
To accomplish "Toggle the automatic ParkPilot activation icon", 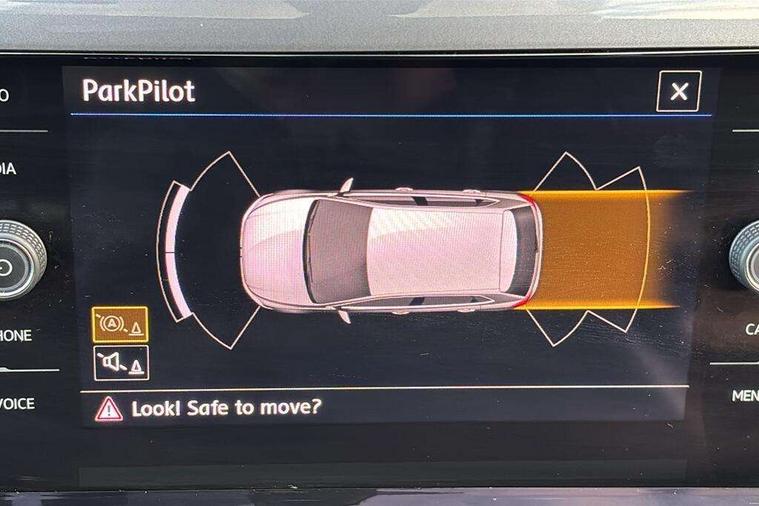I will click(120, 325).
